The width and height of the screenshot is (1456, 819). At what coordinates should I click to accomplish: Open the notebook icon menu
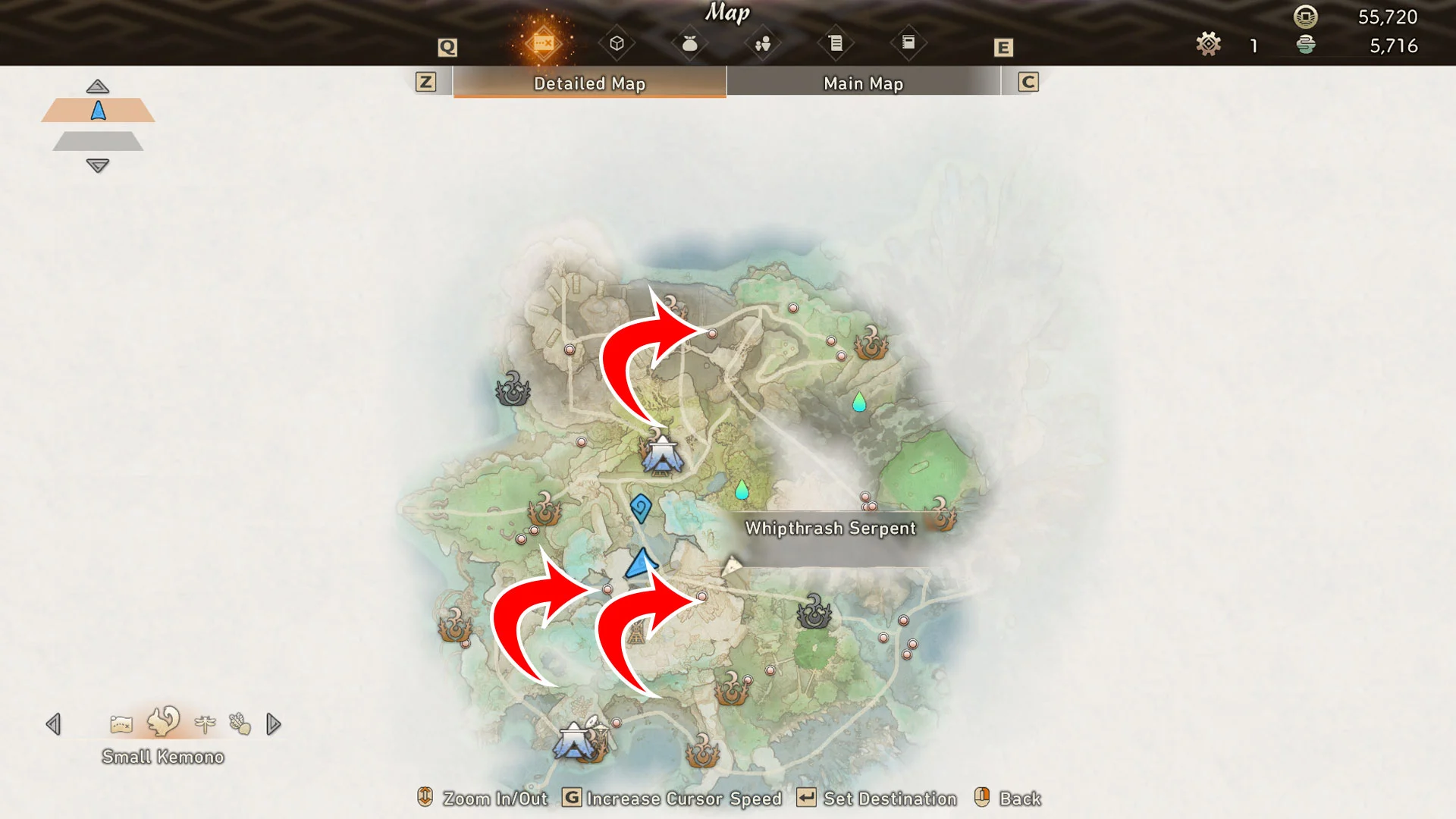tap(908, 43)
